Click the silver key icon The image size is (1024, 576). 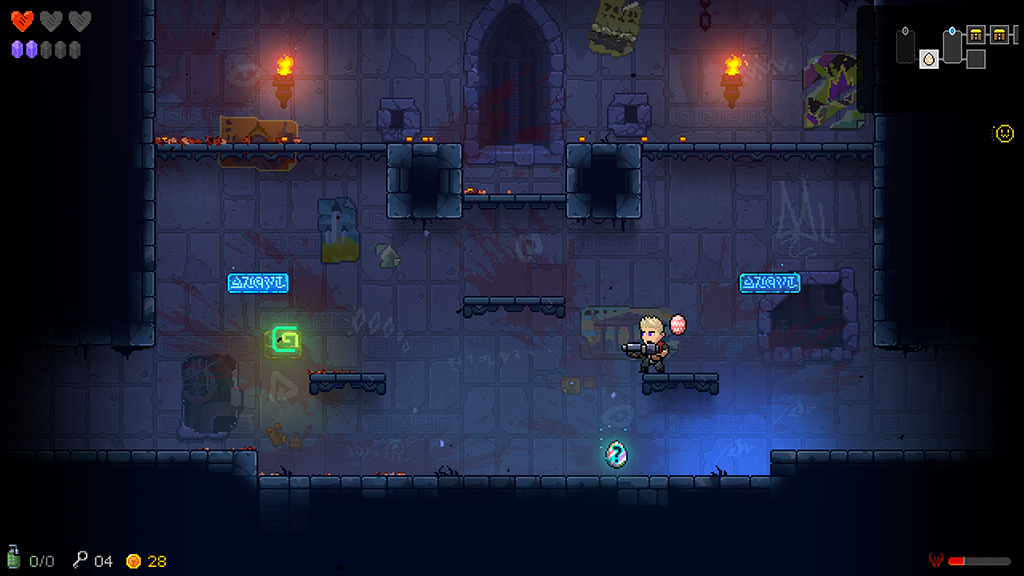(x=80, y=559)
